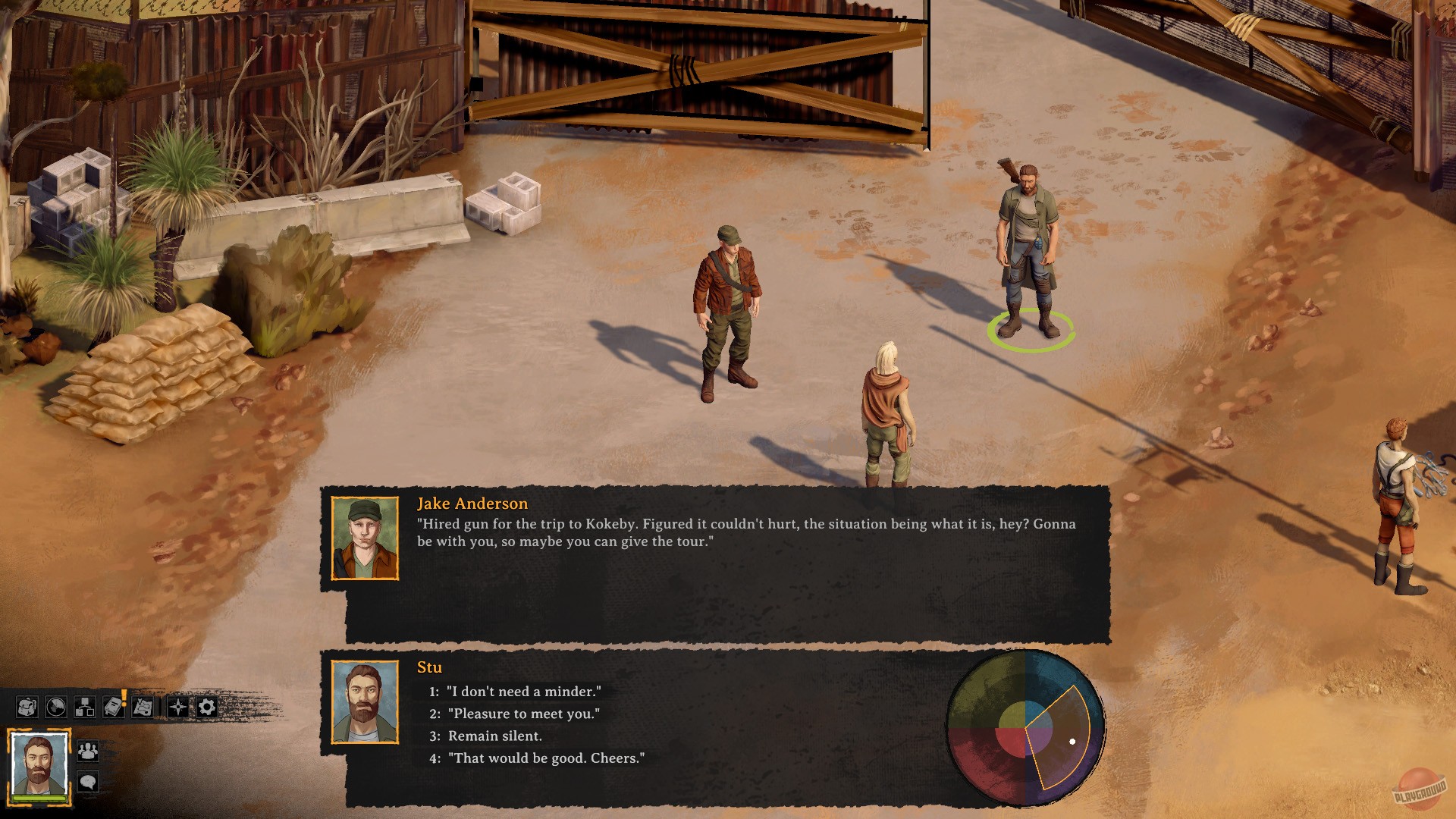Open the journal with the exclamation alert
Image resolution: width=1456 pixels, height=819 pixels.
[x=112, y=707]
